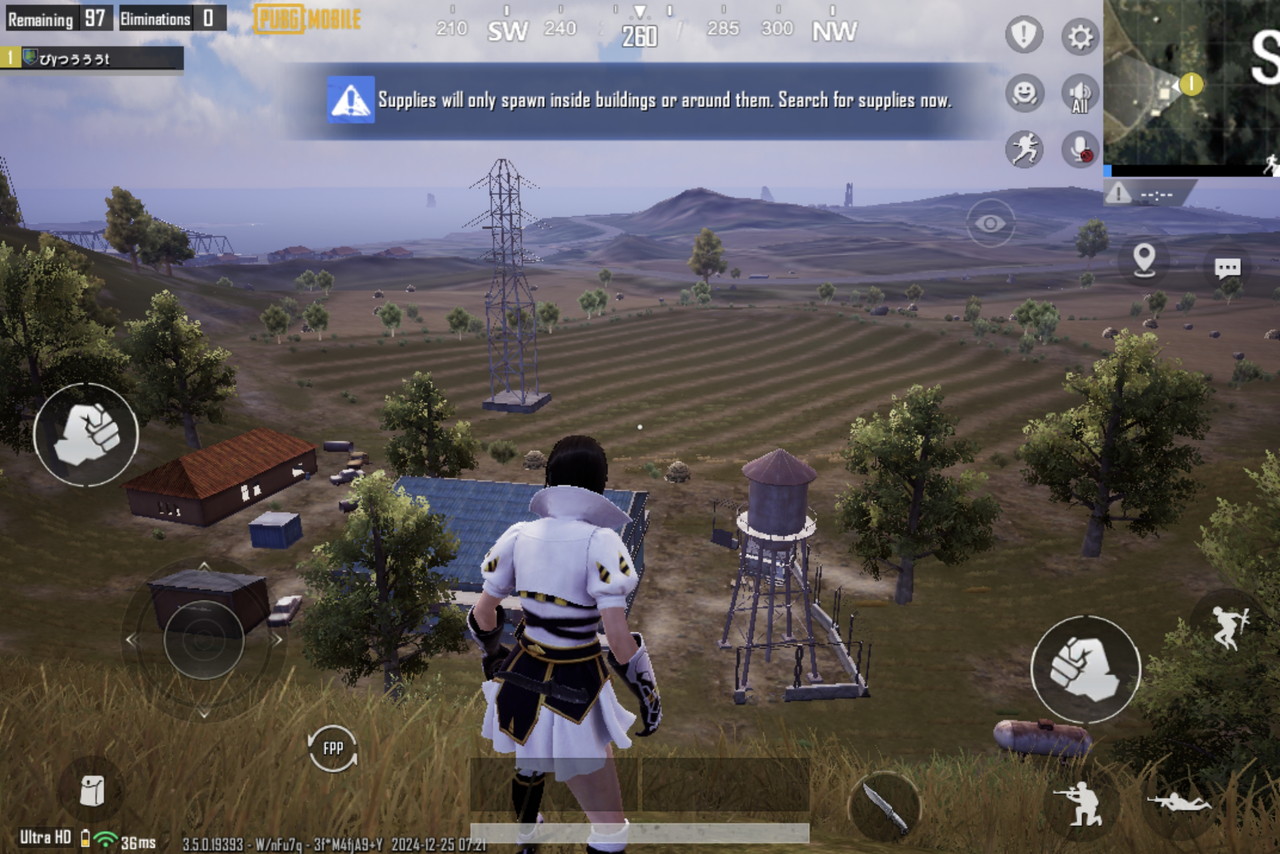Toggle the speaker set to All

pos(1080,93)
